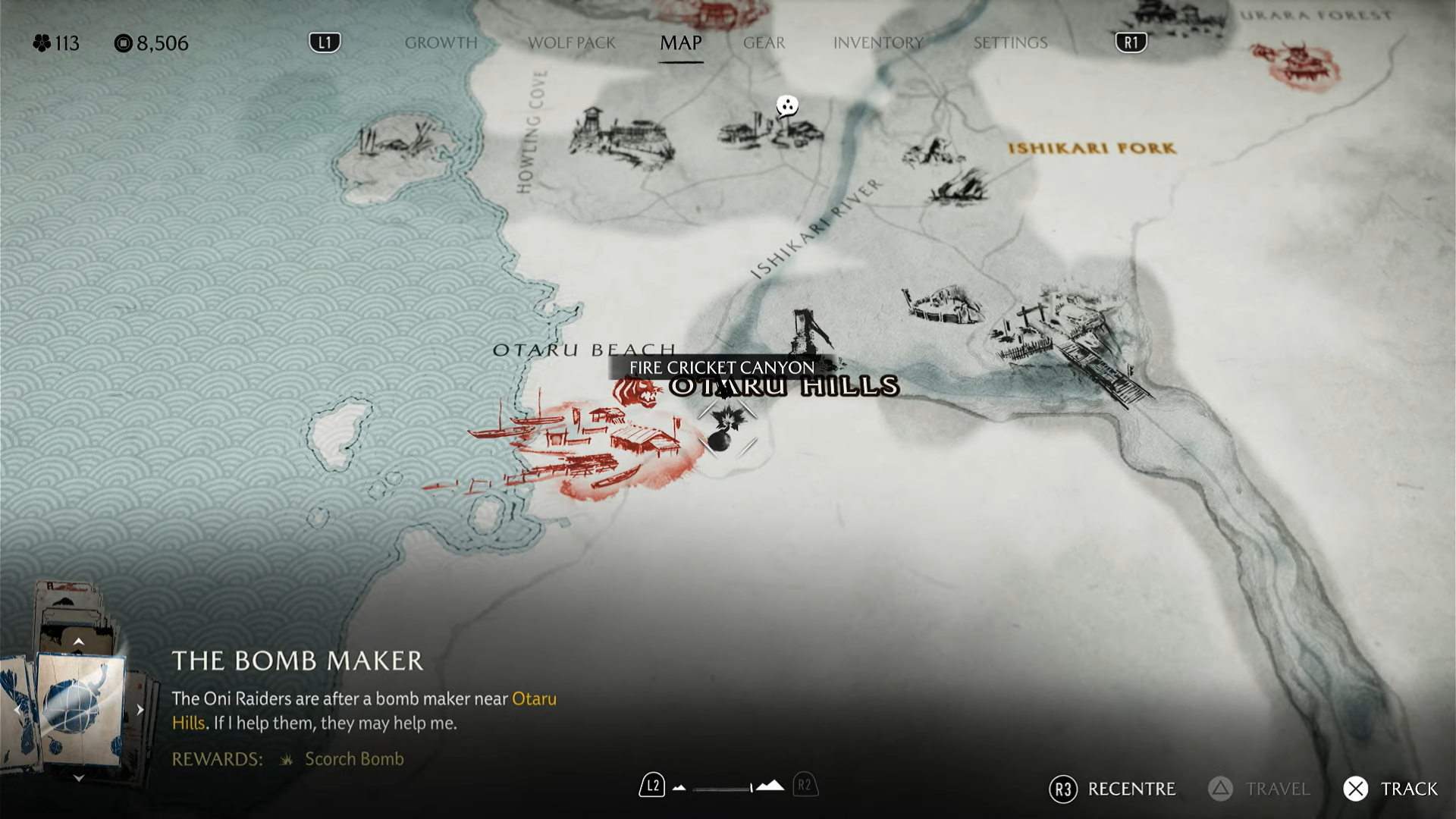Switch to the Settings tab
The image size is (1456, 819).
(x=1010, y=42)
